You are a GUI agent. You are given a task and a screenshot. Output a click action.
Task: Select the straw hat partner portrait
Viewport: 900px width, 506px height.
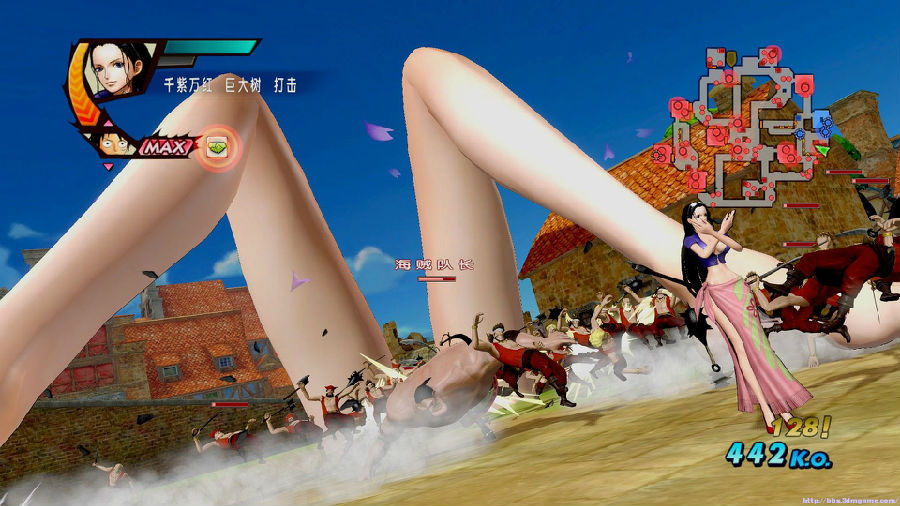pyautogui.click(x=116, y=142)
